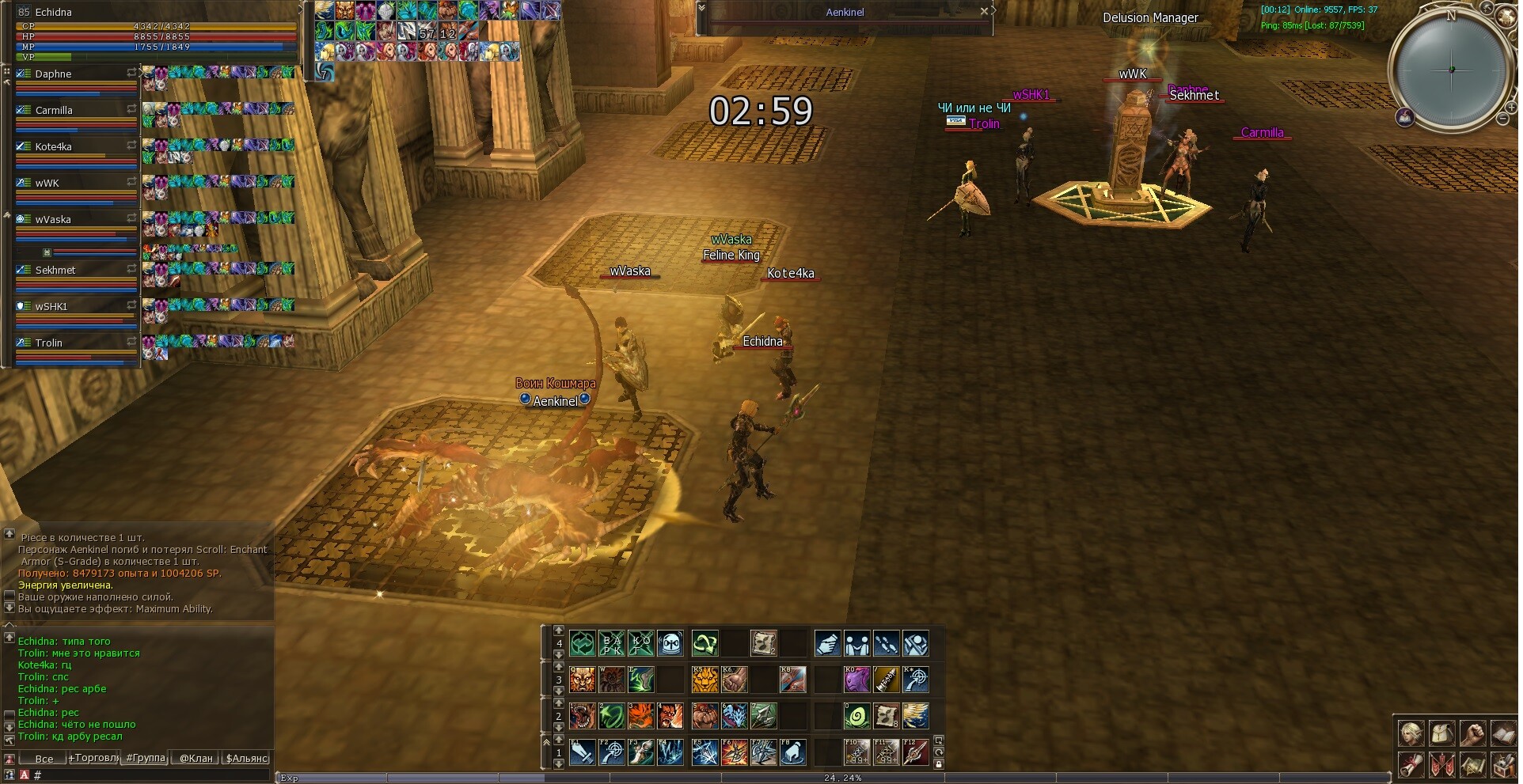Select party member Trolin in party list
The height and width of the screenshot is (784, 1523).
pyautogui.click(x=49, y=343)
